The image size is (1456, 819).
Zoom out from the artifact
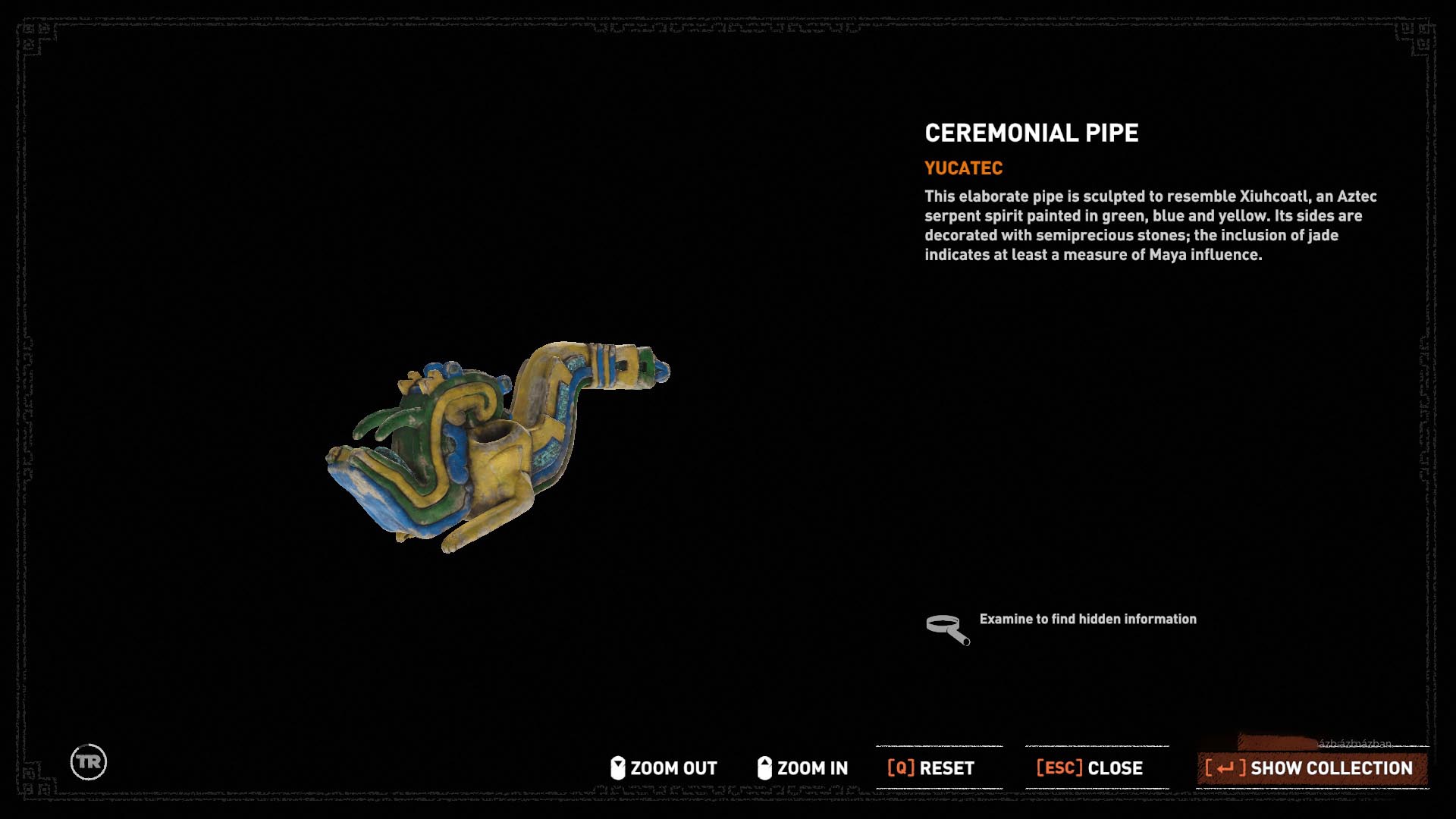click(x=664, y=768)
